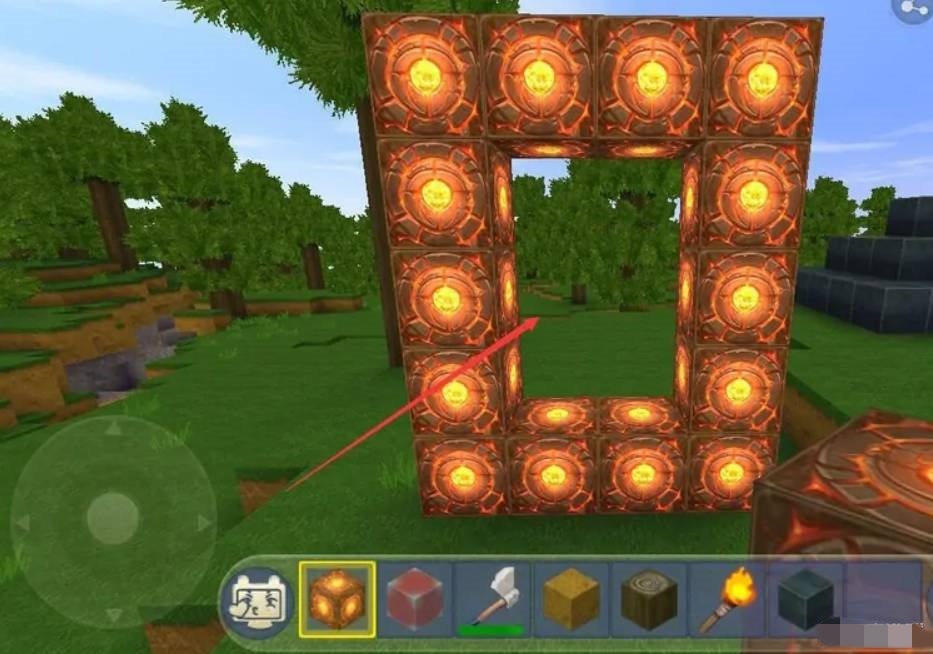This screenshot has width=933, height=654.
Task: Tap the joystick's up arrow
Action: (113, 430)
